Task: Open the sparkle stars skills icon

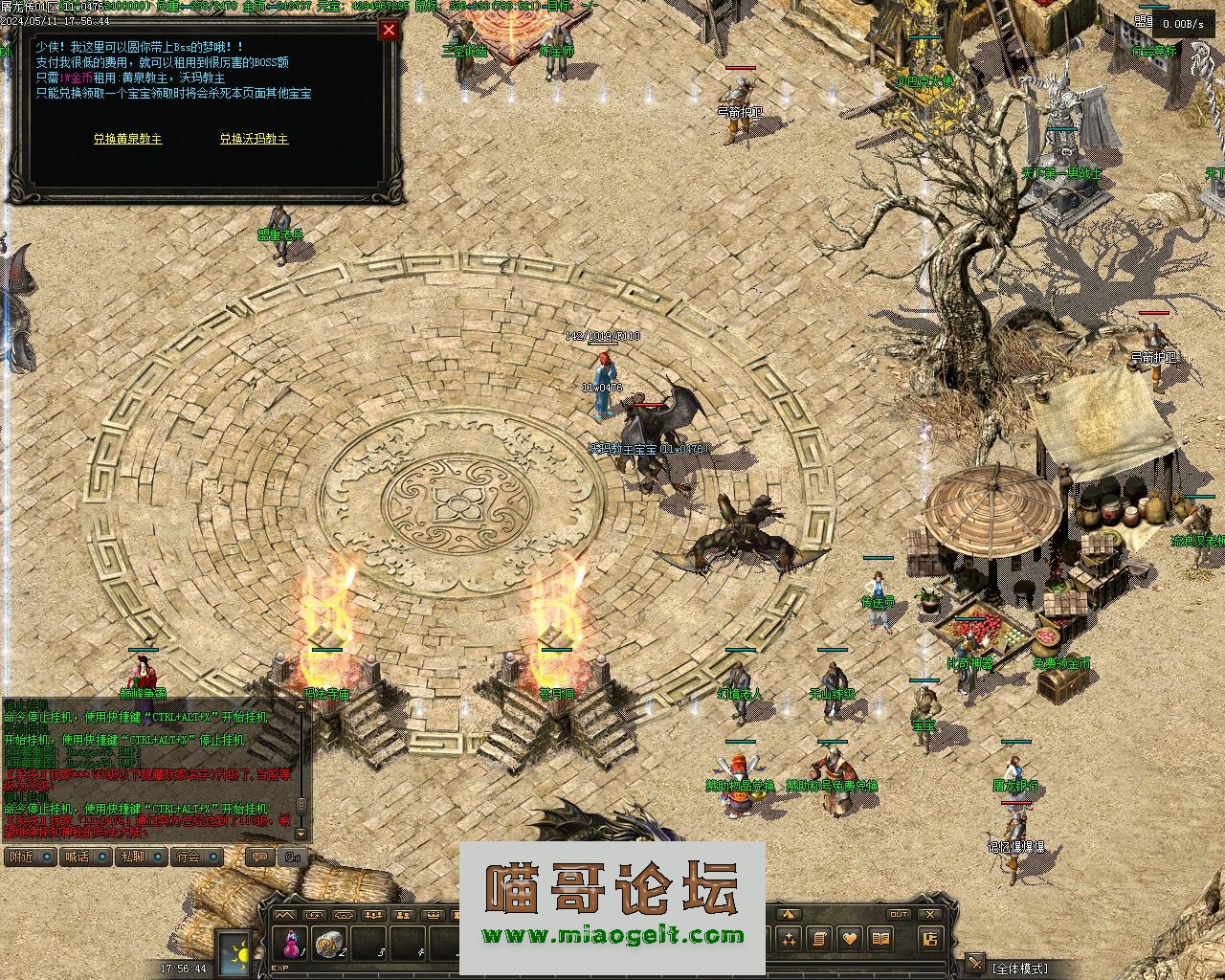Action: coord(789,939)
